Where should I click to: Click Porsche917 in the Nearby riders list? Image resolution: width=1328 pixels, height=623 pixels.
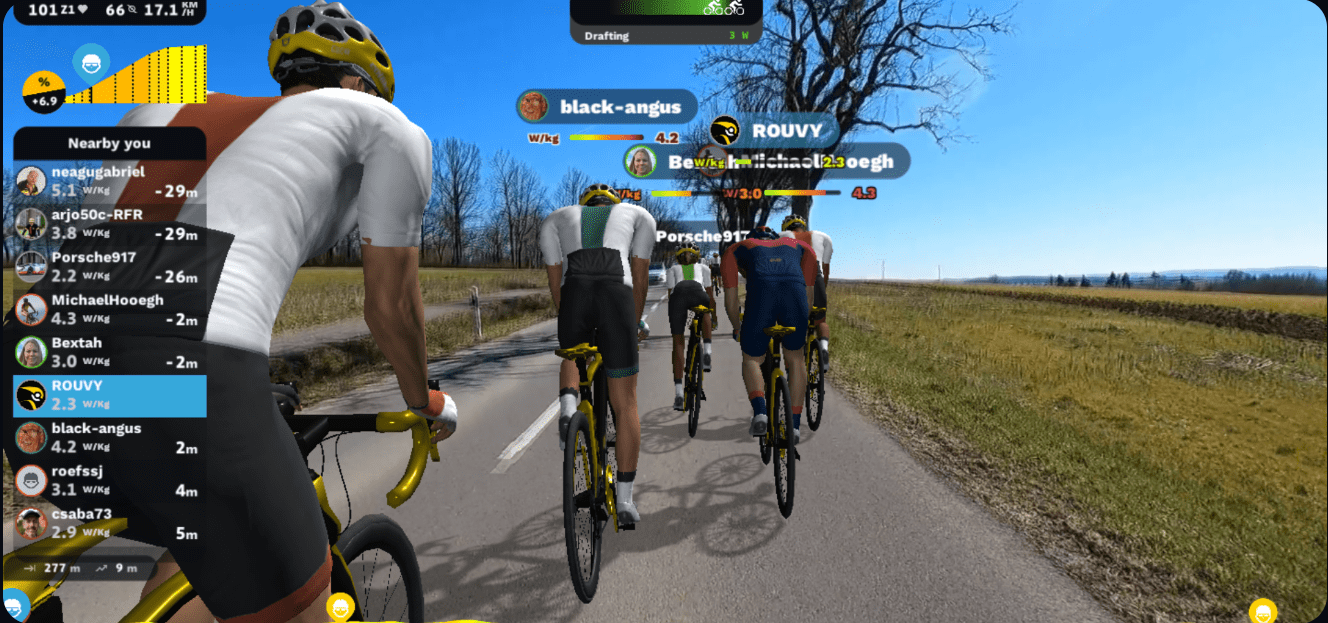tap(108, 267)
